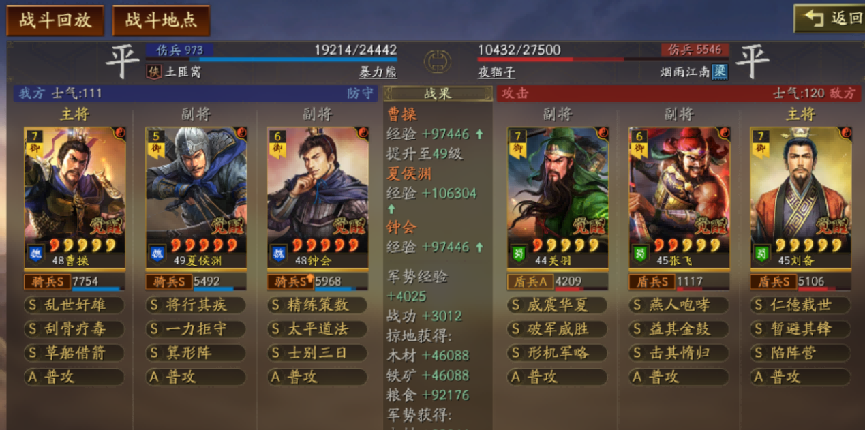This screenshot has height=430, width=865.
Task: View the 刮骨疗毒 skill
Action: point(75,329)
